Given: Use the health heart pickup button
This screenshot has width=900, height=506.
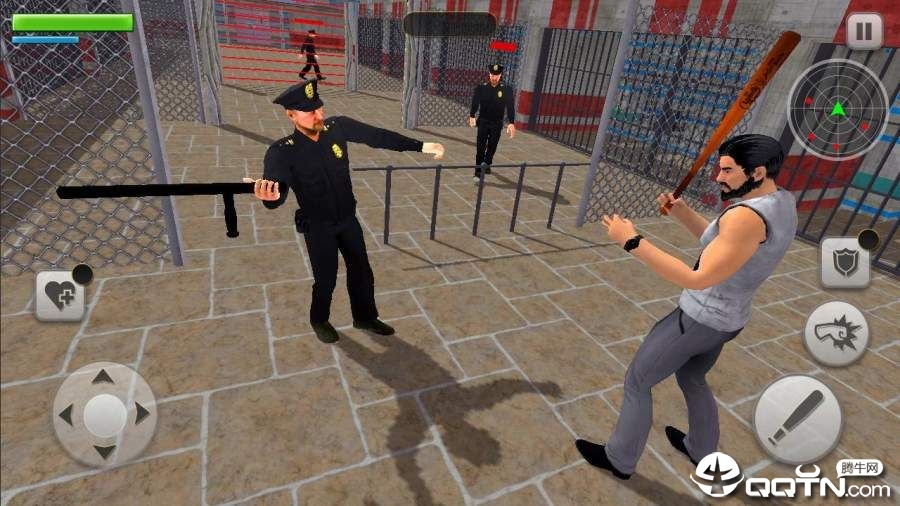Looking at the screenshot, I should tap(60, 296).
